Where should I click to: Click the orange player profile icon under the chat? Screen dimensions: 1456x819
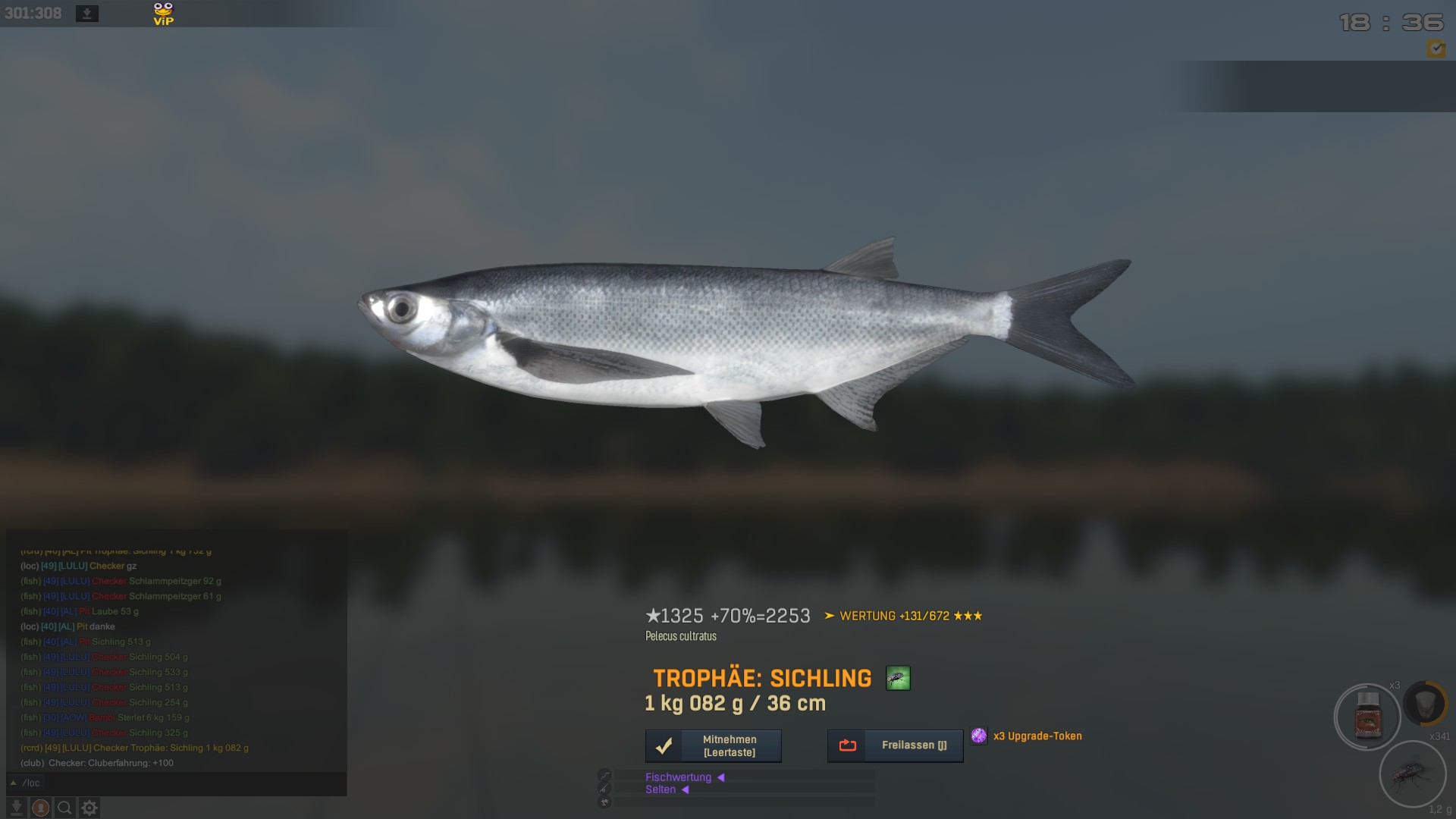pyautogui.click(x=41, y=808)
